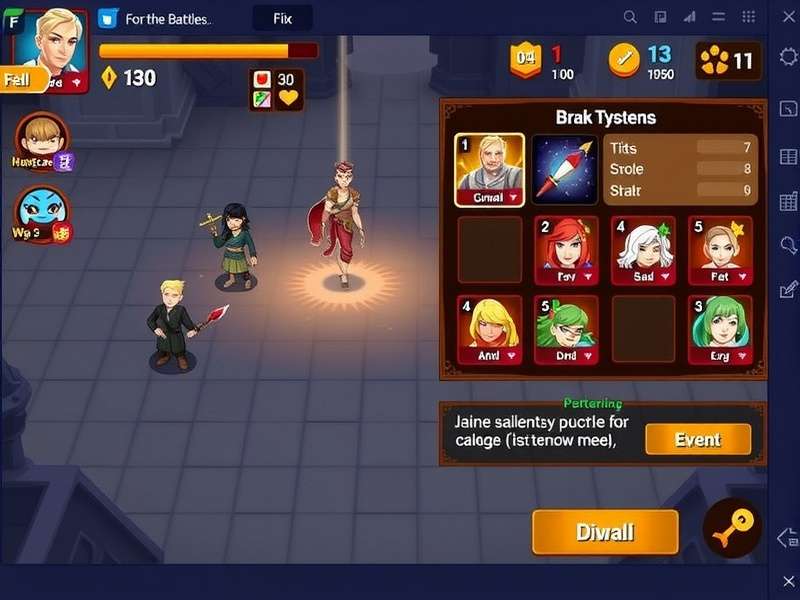Choose the rocket item card
The image size is (800, 600).
[x=565, y=170]
